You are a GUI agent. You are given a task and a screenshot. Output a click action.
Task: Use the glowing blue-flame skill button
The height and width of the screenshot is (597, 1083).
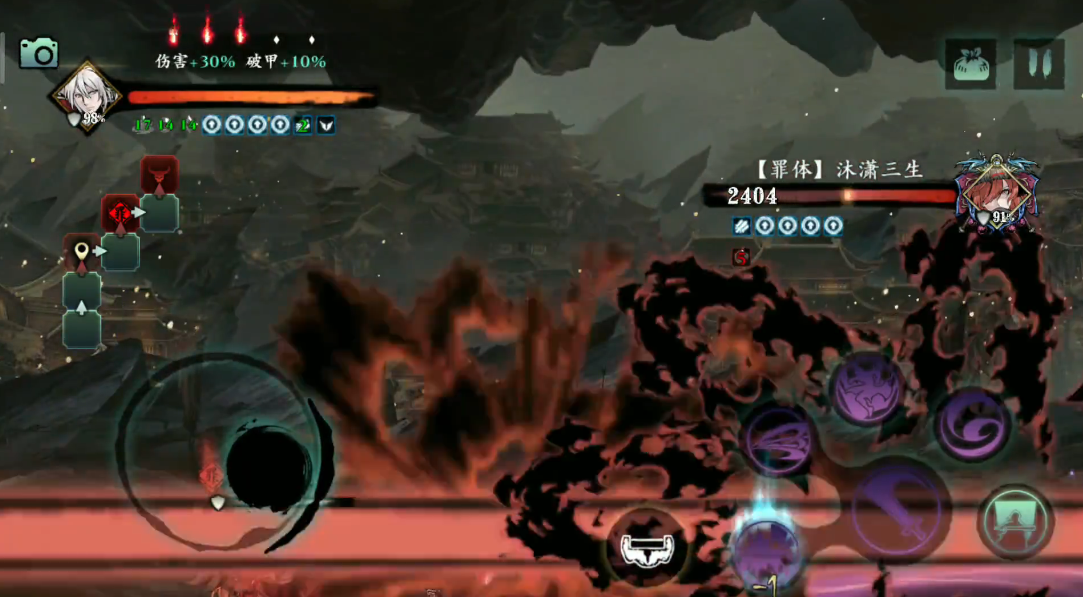coord(764,549)
